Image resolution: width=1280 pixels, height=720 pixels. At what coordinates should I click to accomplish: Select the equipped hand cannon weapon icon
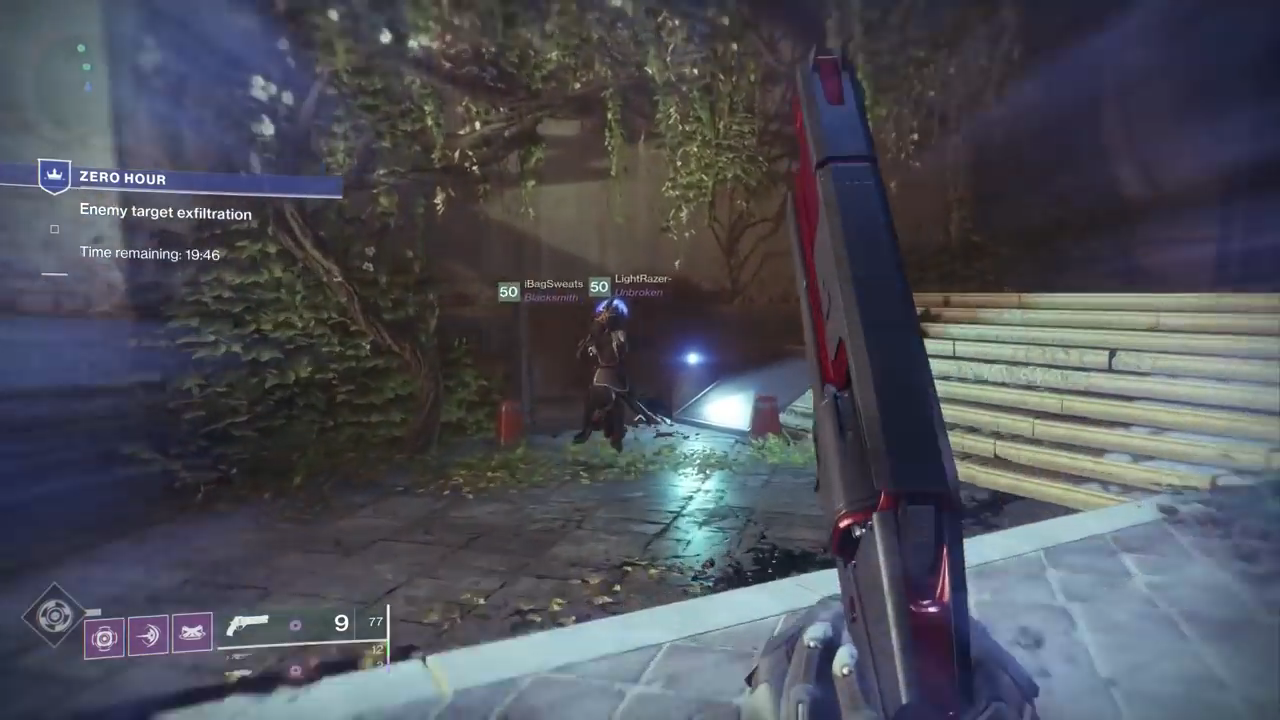(248, 626)
